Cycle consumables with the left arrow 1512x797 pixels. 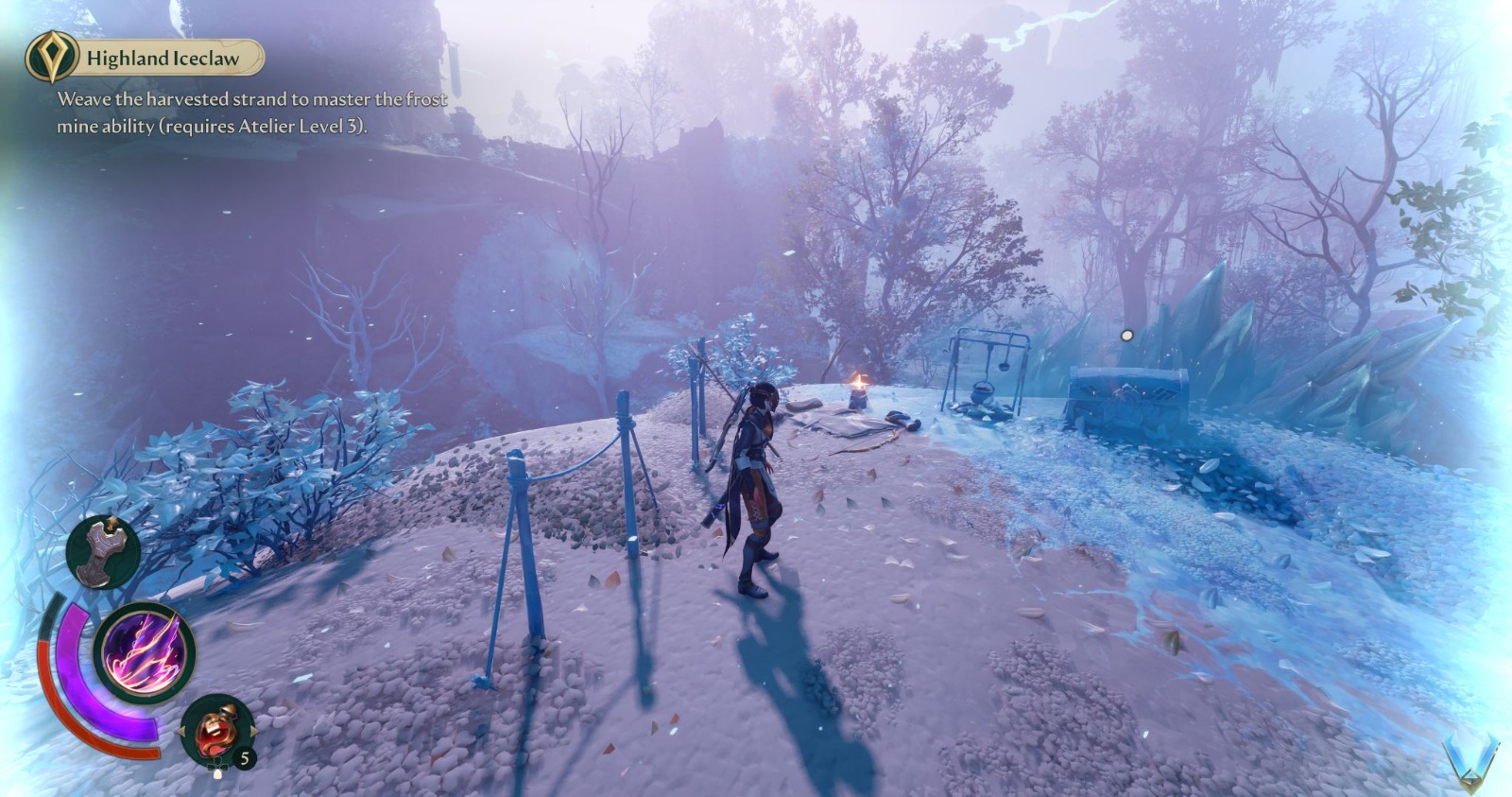(x=182, y=732)
